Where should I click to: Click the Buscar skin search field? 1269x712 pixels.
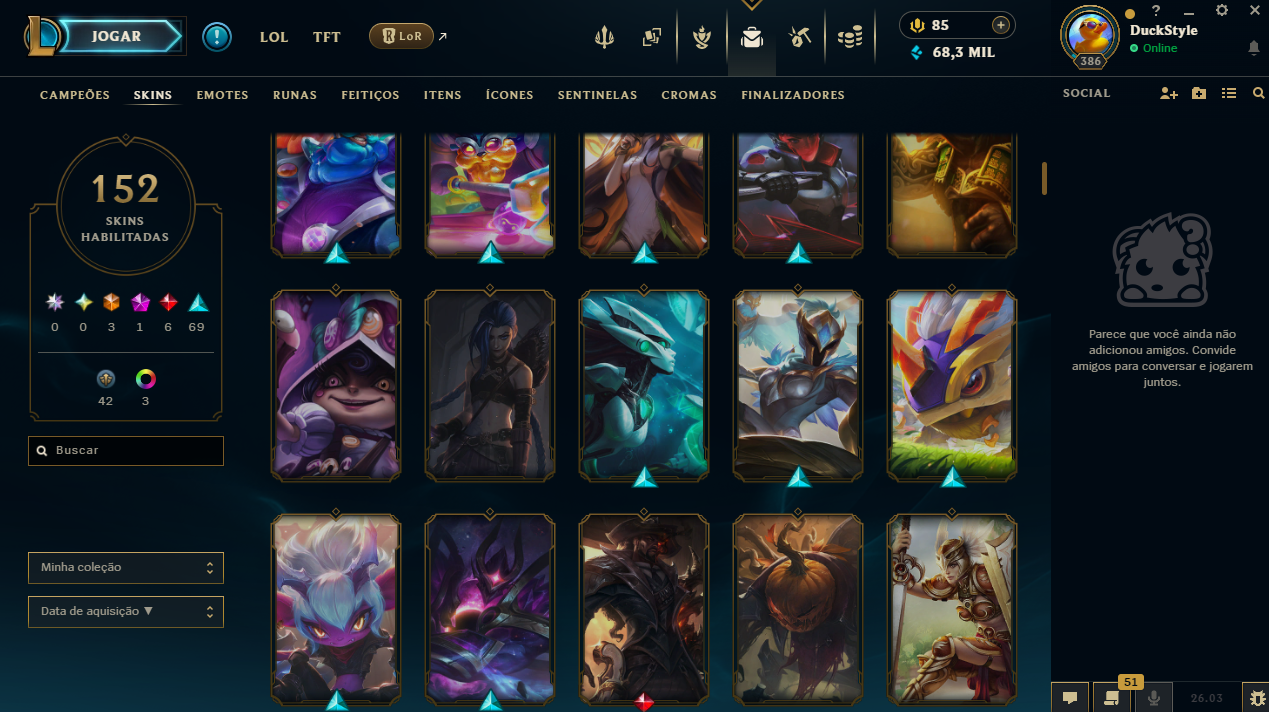tap(126, 451)
